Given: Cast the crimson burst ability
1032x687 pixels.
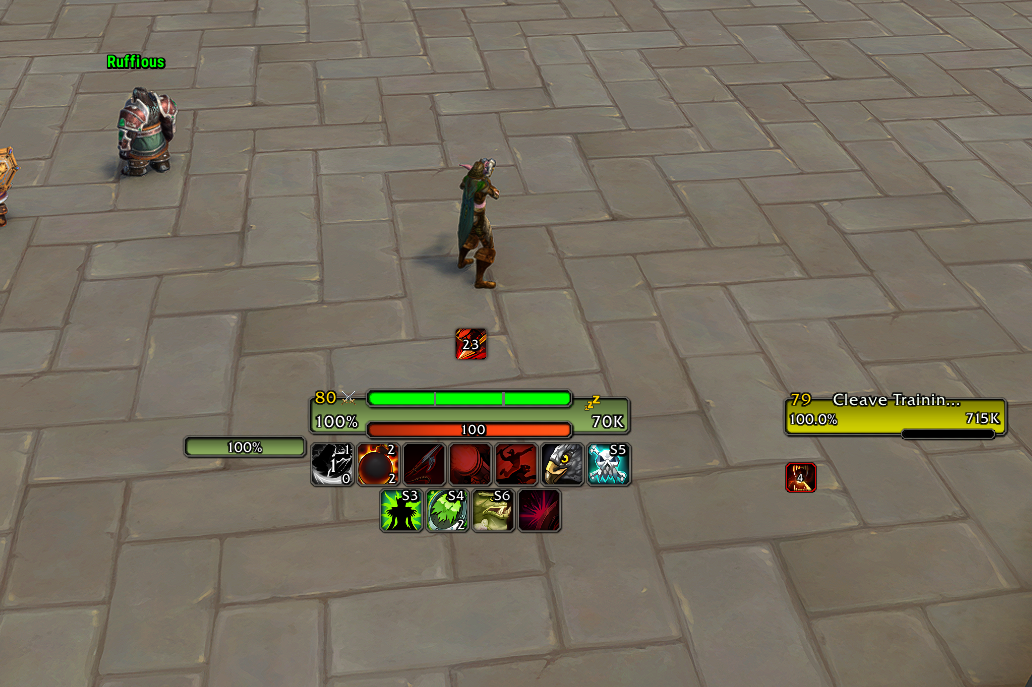Looking at the screenshot, I should (x=539, y=510).
